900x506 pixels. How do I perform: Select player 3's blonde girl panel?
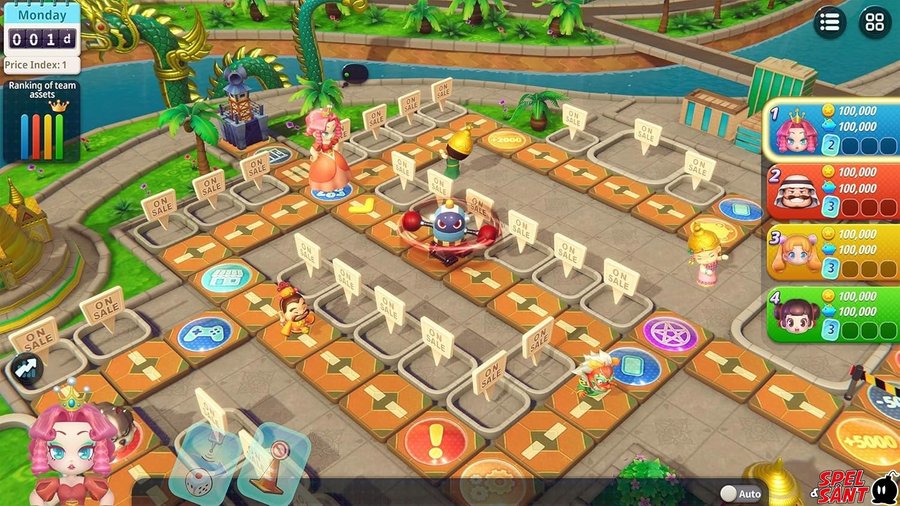(x=832, y=254)
